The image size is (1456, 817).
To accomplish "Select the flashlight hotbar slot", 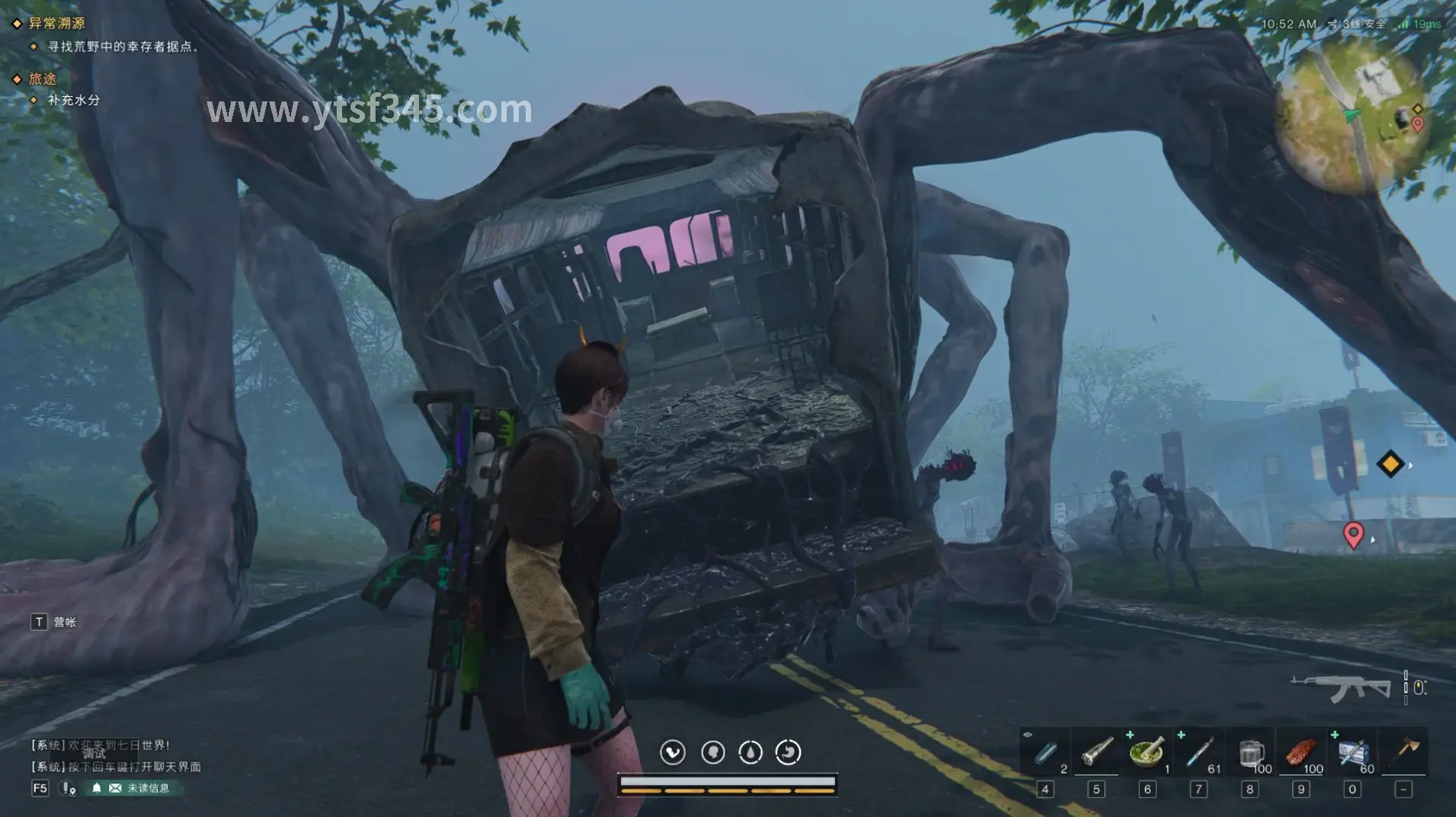I will pos(1096,753).
